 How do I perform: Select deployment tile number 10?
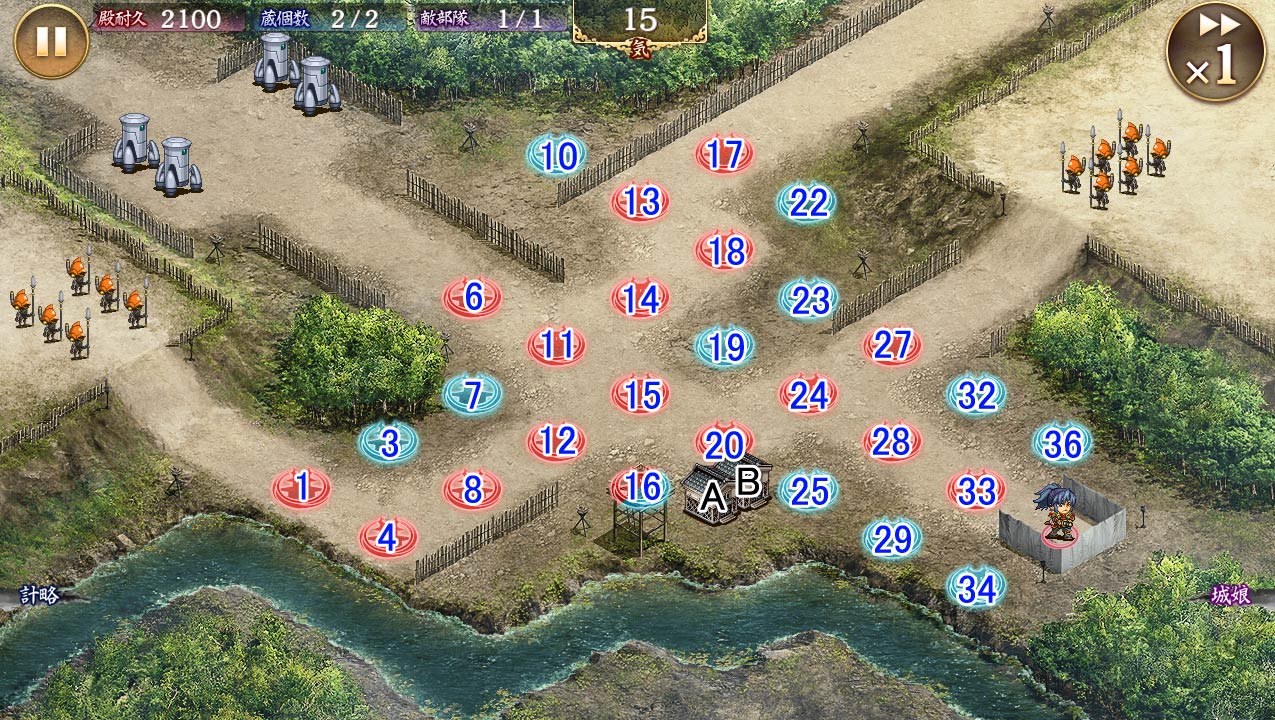tap(556, 156)
